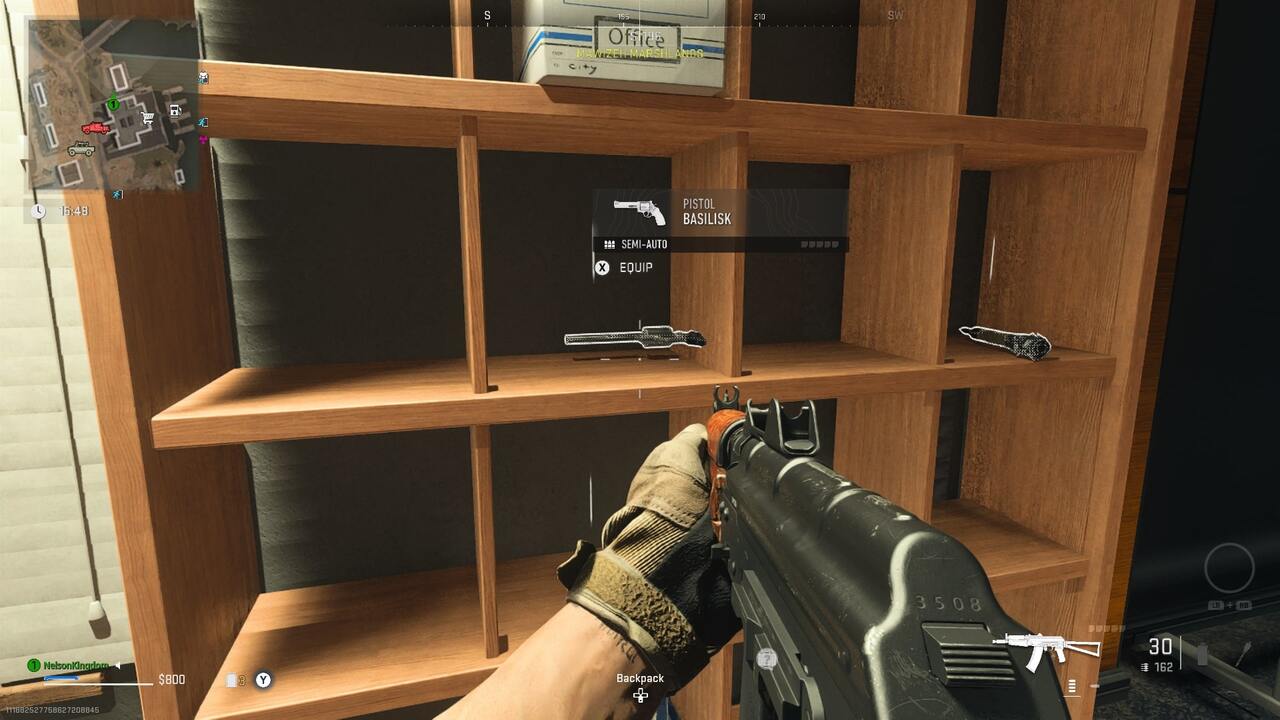
Task: Click the green player number marker on minimap
Action: pyautogui.click(x=113, y=104)
